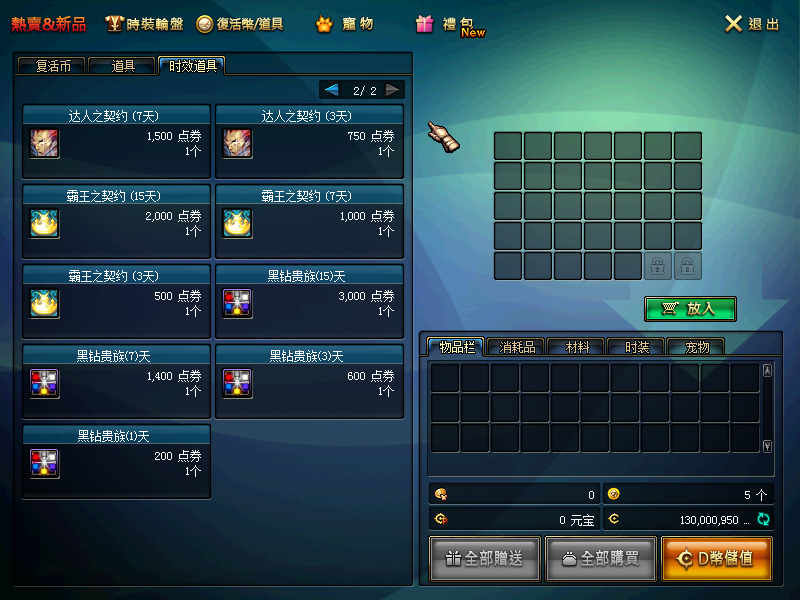800x600 pixels.
Task: Switch to the 复活币 tab
Action: click(x=50, y=66)
